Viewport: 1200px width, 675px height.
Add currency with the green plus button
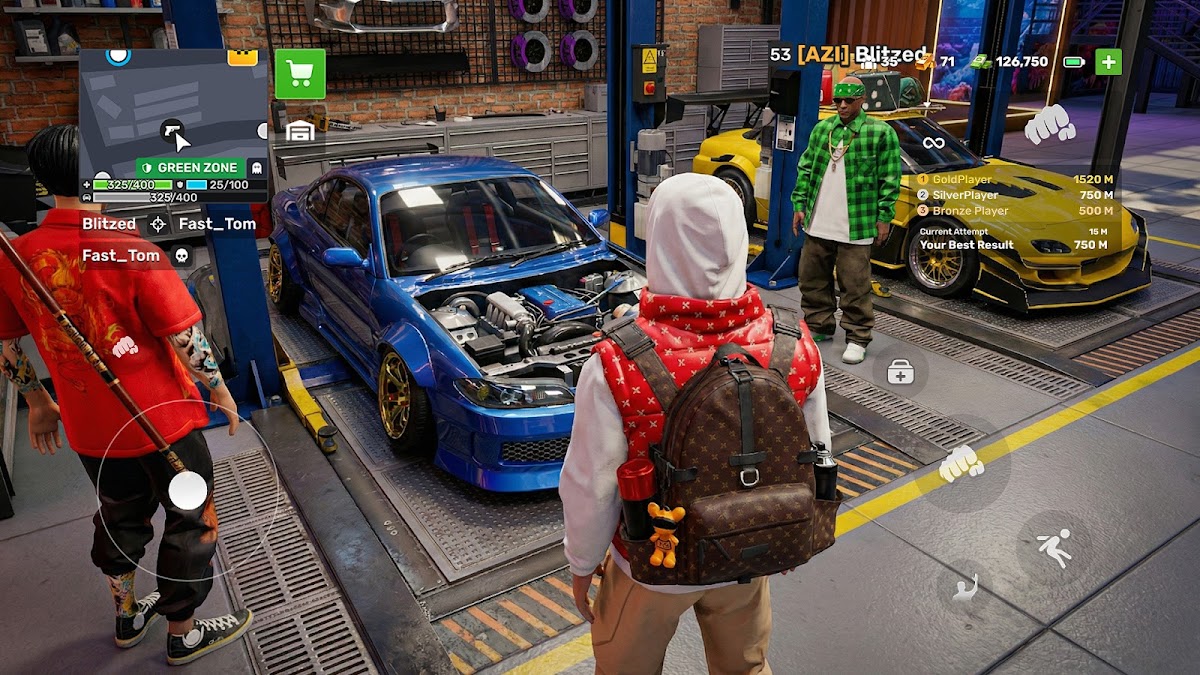[1108, 62]
